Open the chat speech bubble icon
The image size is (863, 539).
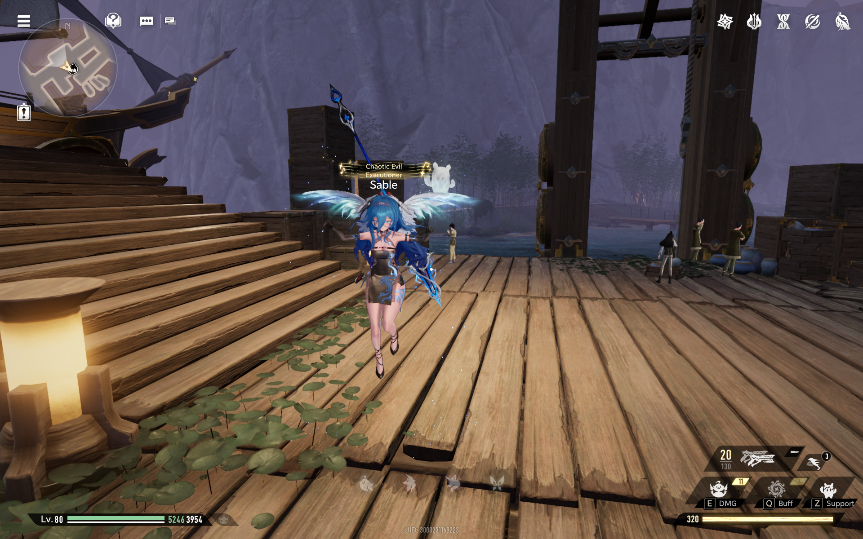point(147,21)
